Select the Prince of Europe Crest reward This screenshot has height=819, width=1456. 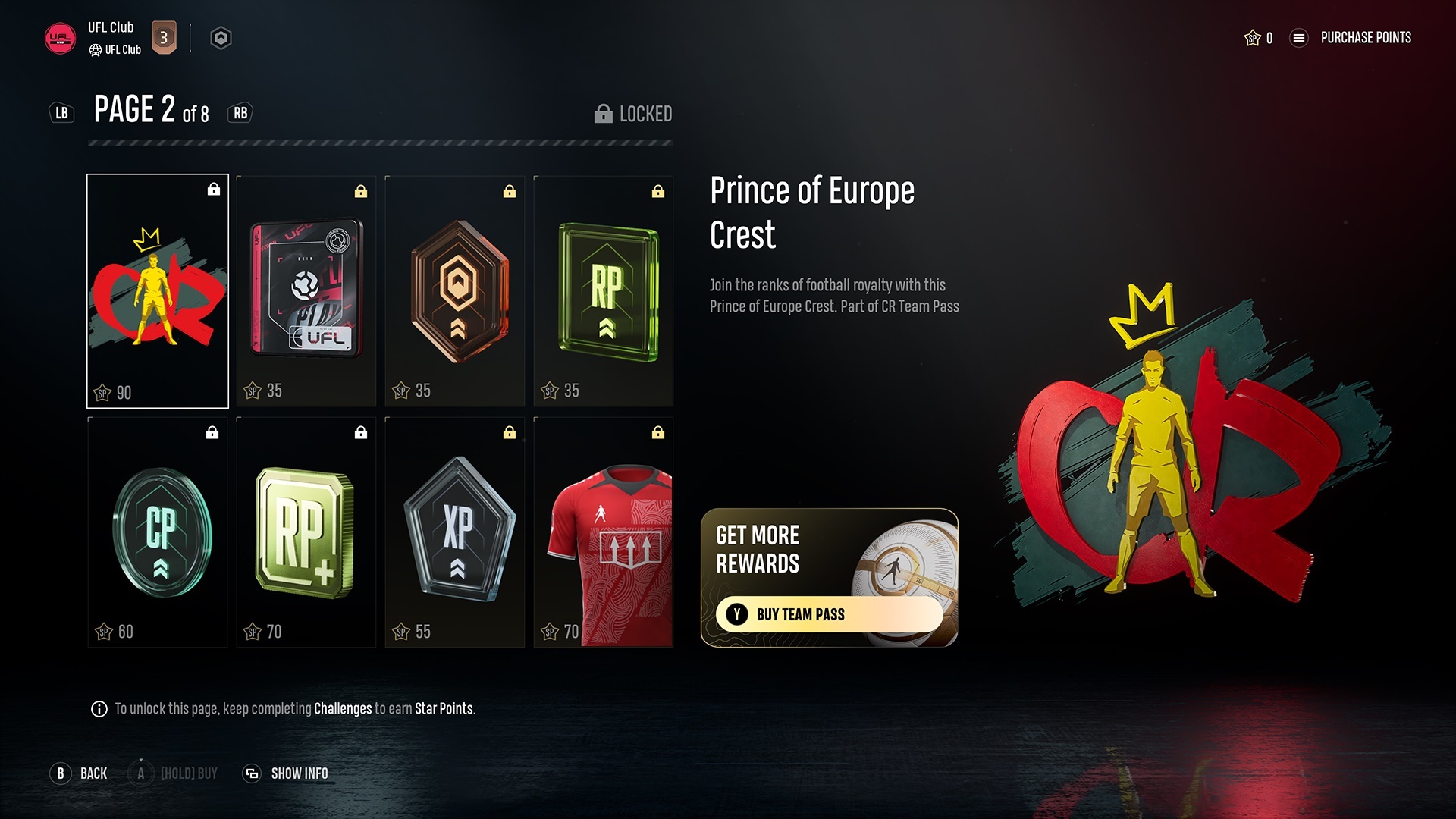tap(158, 291)
